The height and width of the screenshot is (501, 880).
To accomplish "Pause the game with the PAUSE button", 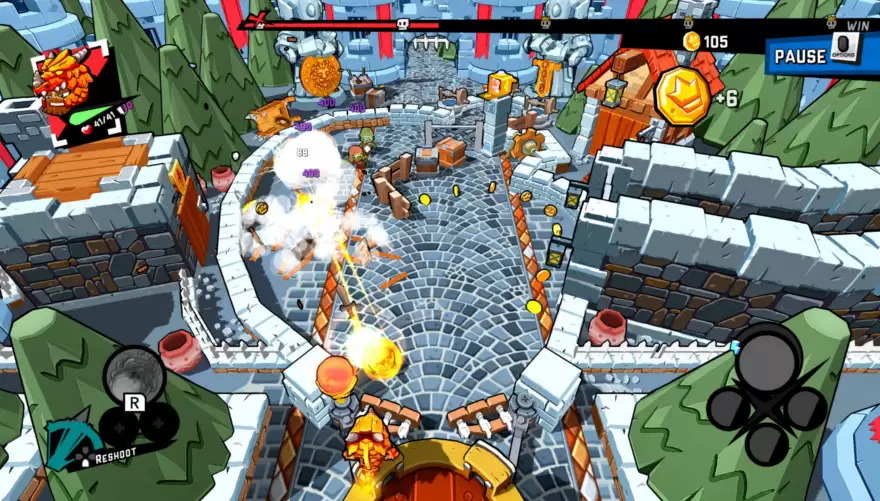I will coord(800,56).
